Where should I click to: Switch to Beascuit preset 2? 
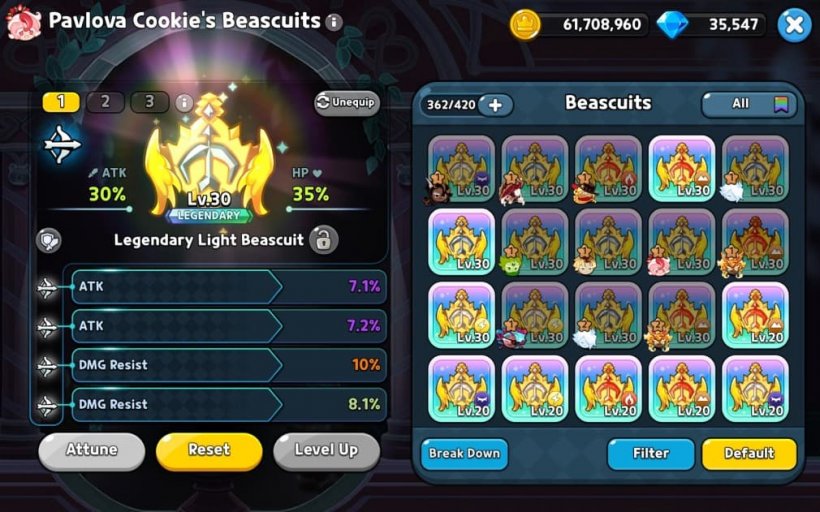105,102
